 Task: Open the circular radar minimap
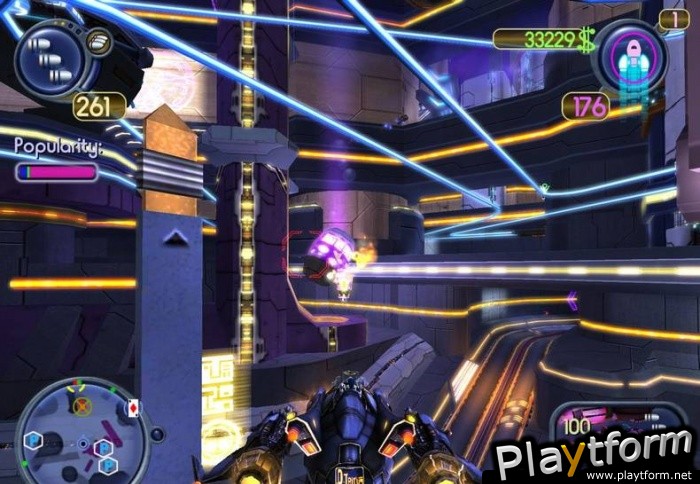click(x=82, y=431)
